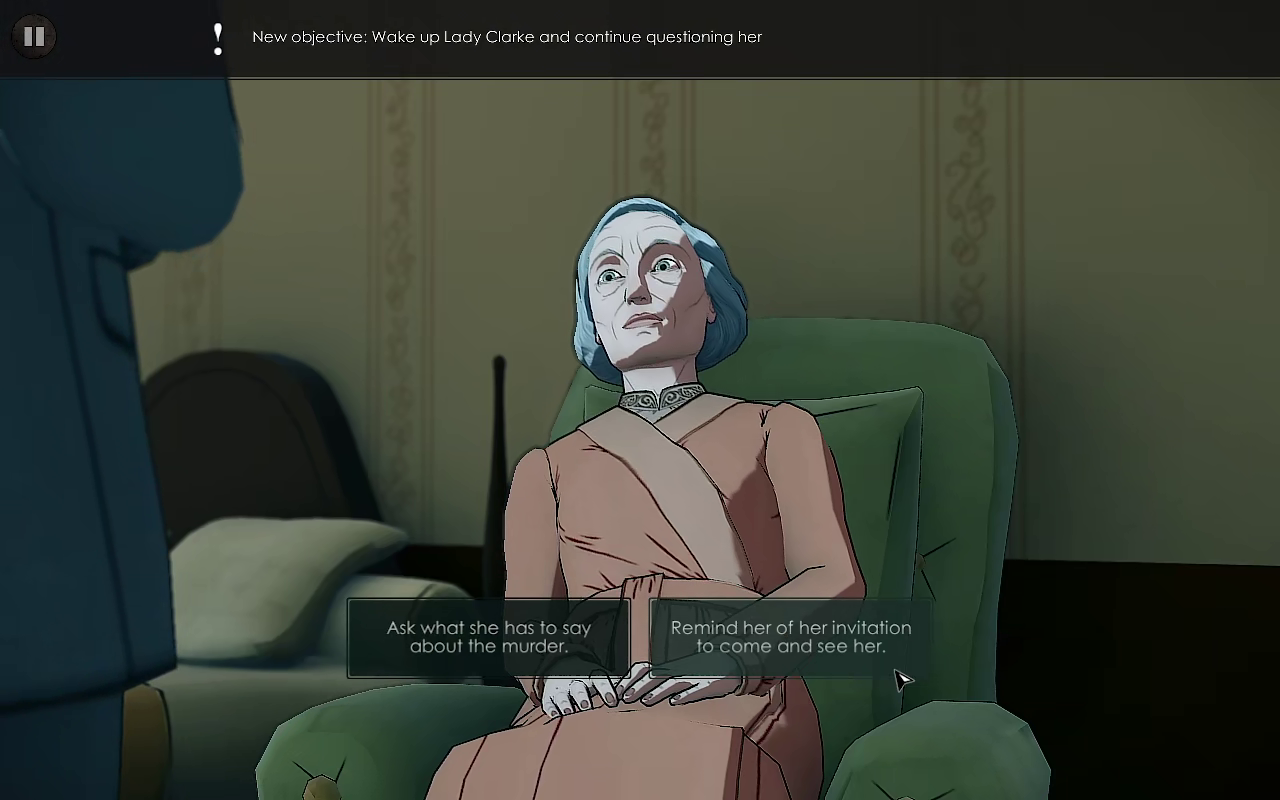Choose "Ask what she has to say about the murder"

point(488,637)
